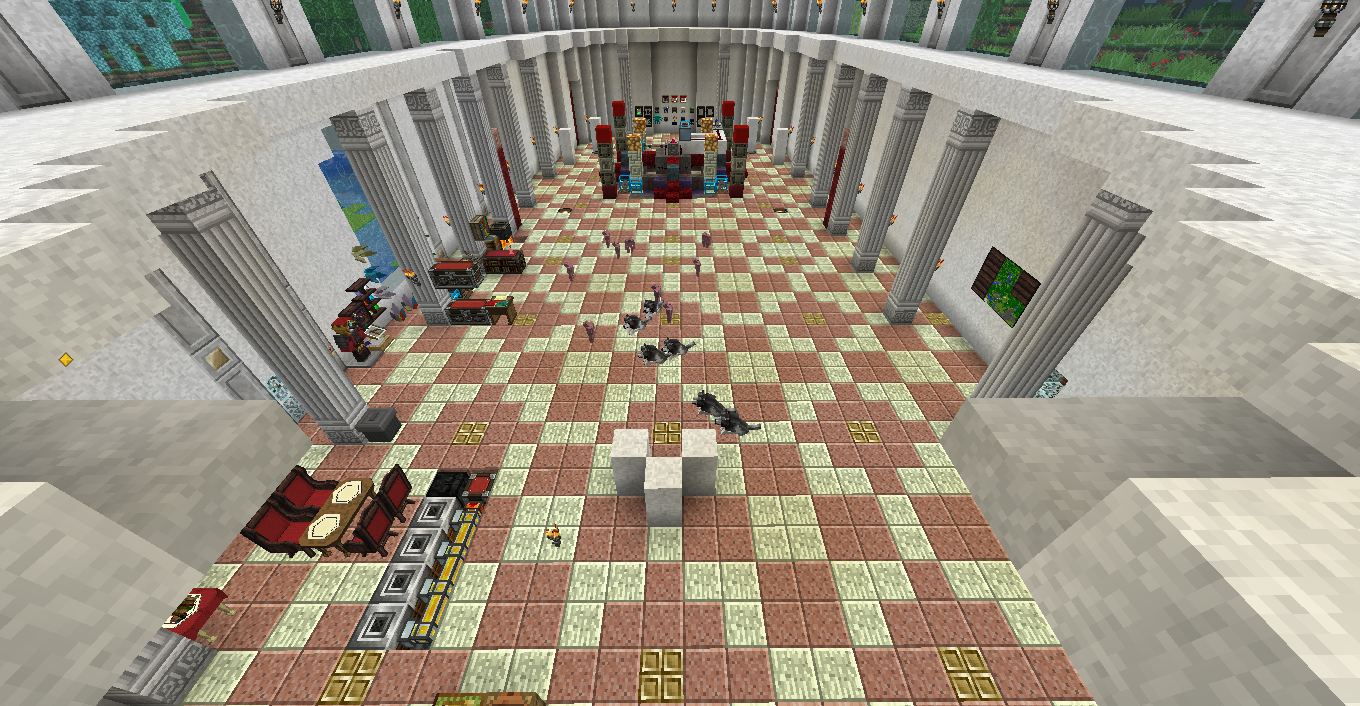Click the yellow diamond waypoint marker
Screen dimensions: 1360x706
pyautogui.click(x=66, y=359)
